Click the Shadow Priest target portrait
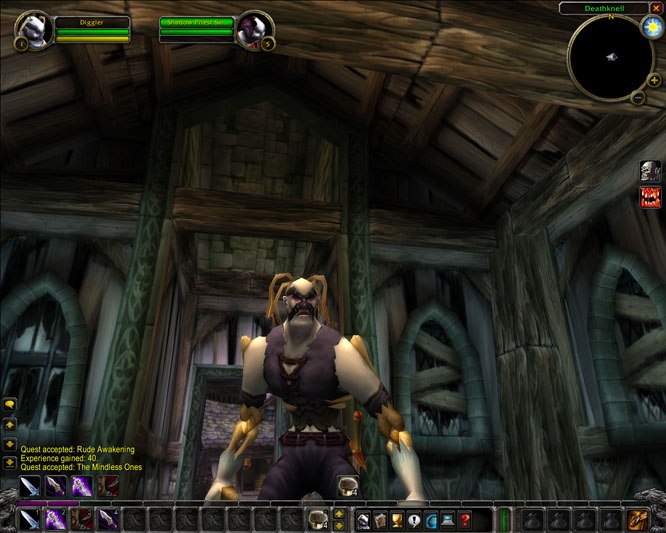 [x=254, y=29]
